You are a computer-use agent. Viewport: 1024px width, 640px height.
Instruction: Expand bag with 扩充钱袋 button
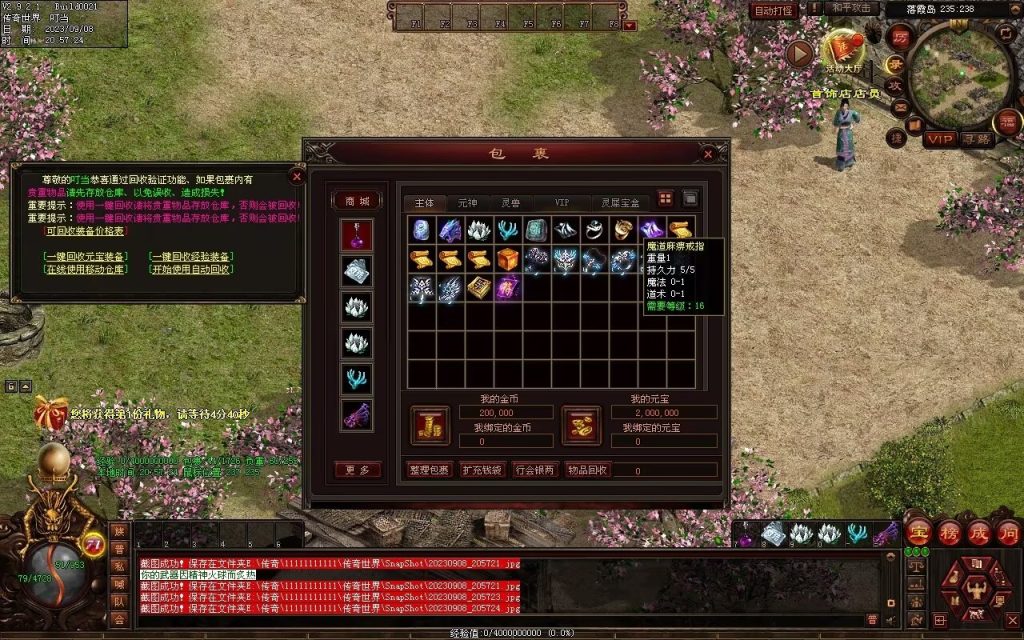pyautogui.click(x=482, y=469)
